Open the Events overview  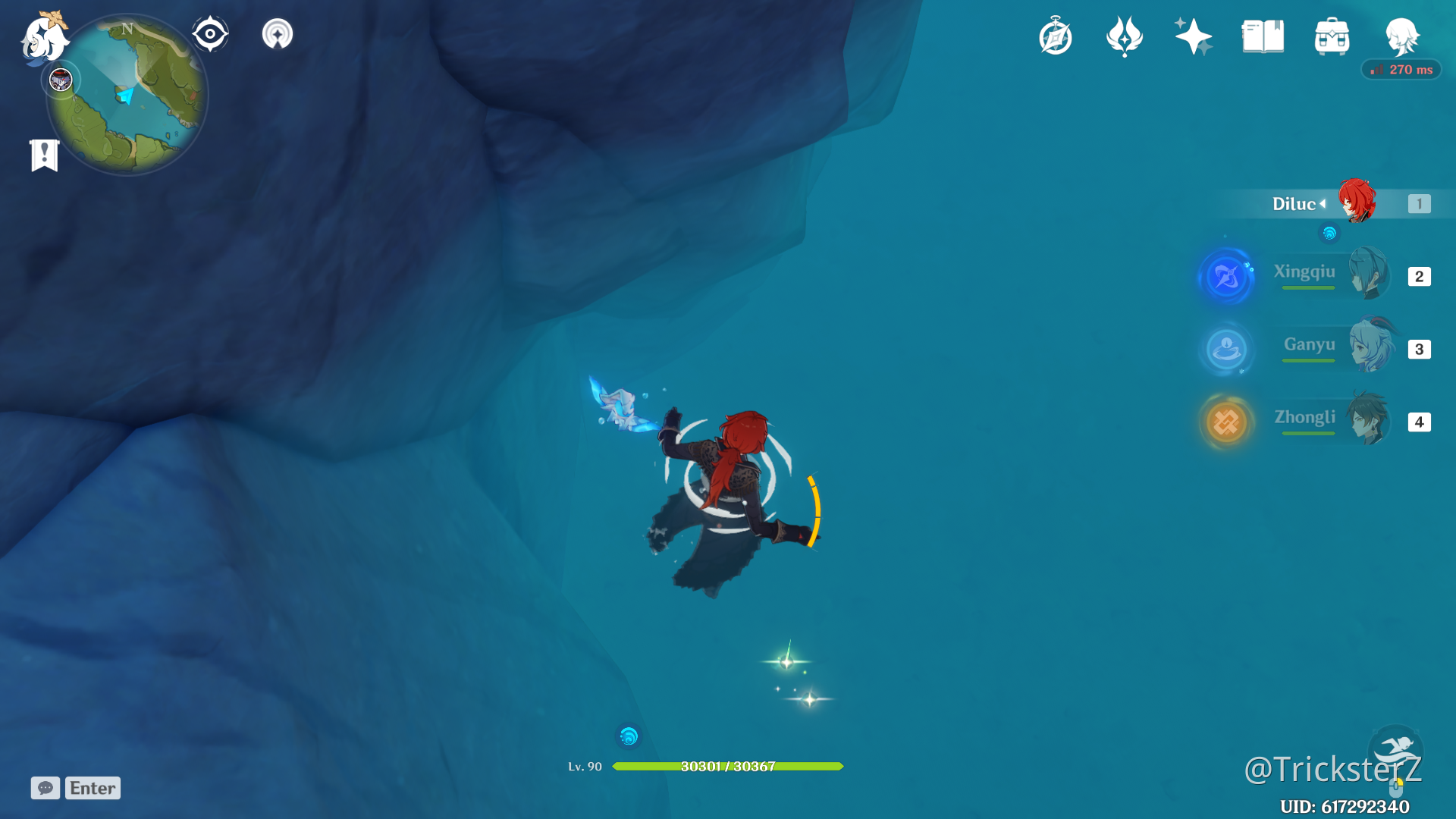(1056, 36)
